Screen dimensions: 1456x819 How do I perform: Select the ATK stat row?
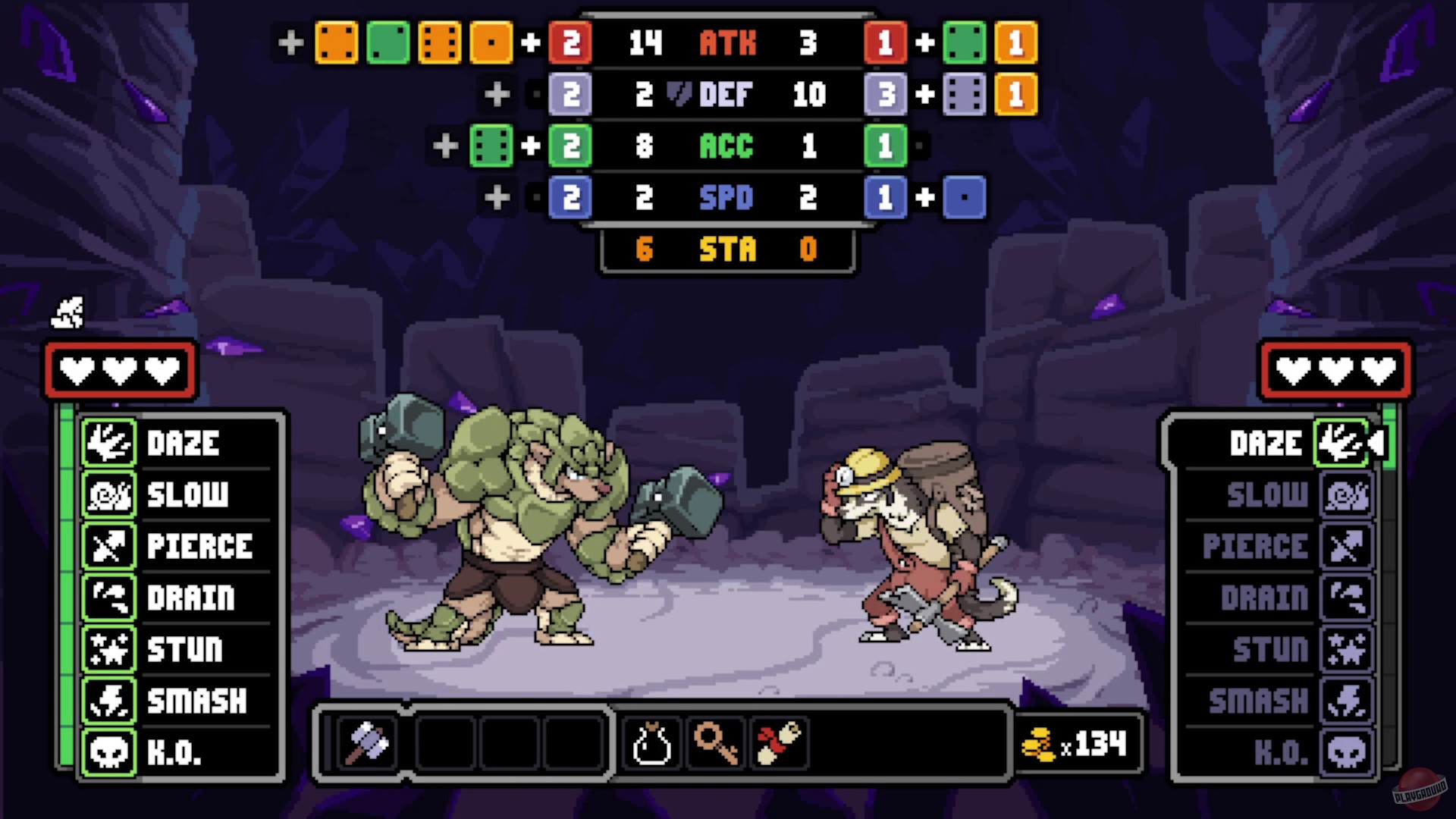coord(726,43)
